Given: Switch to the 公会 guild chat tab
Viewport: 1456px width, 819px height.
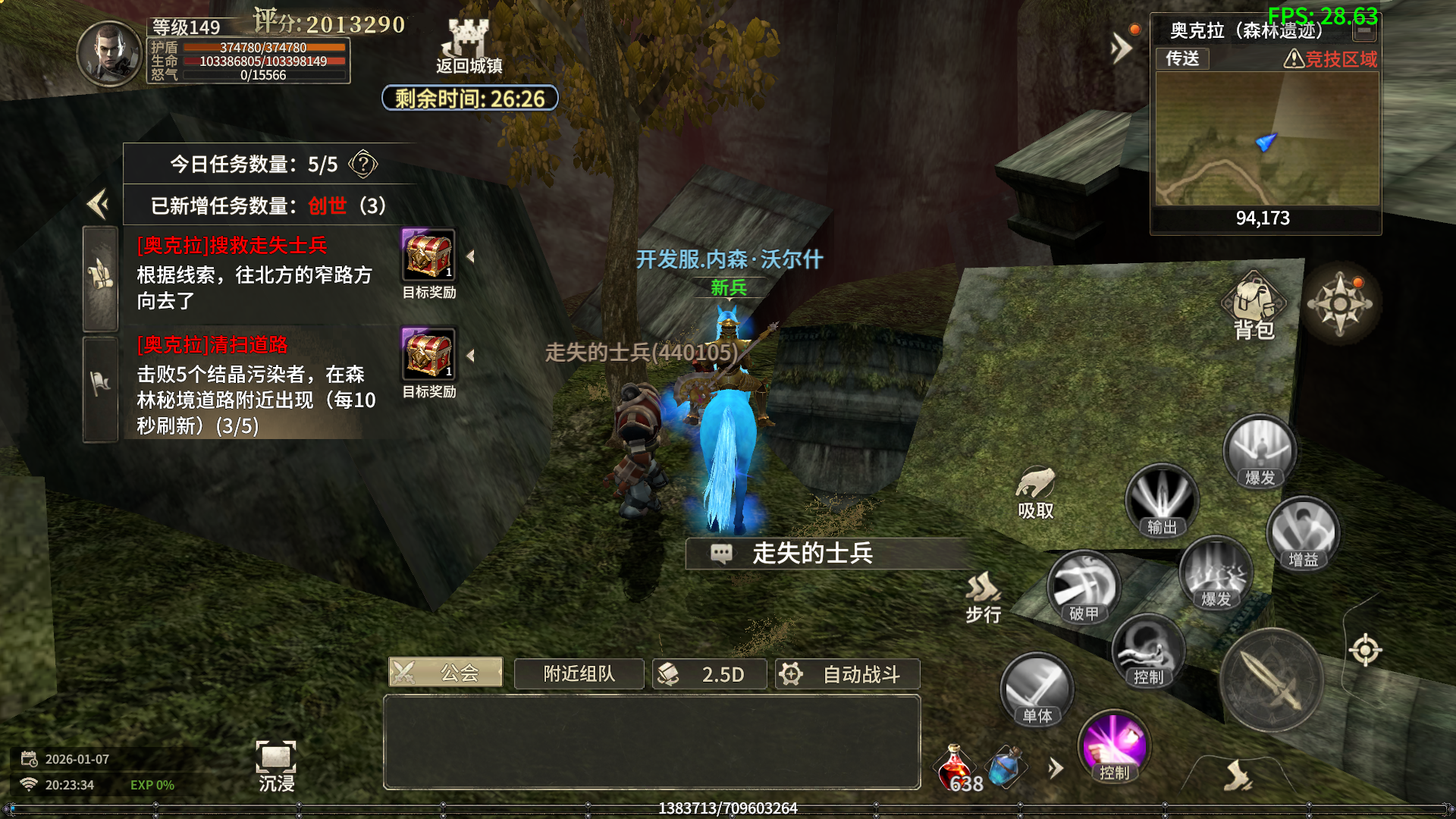Looking at the screenshot, I should coord(446,673).
